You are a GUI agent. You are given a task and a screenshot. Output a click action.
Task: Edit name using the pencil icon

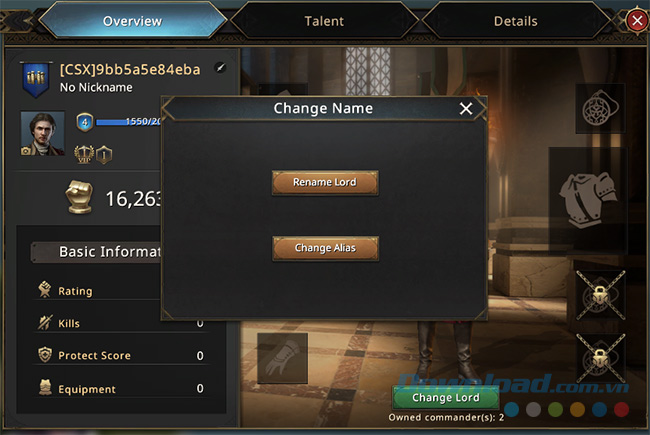220,69
